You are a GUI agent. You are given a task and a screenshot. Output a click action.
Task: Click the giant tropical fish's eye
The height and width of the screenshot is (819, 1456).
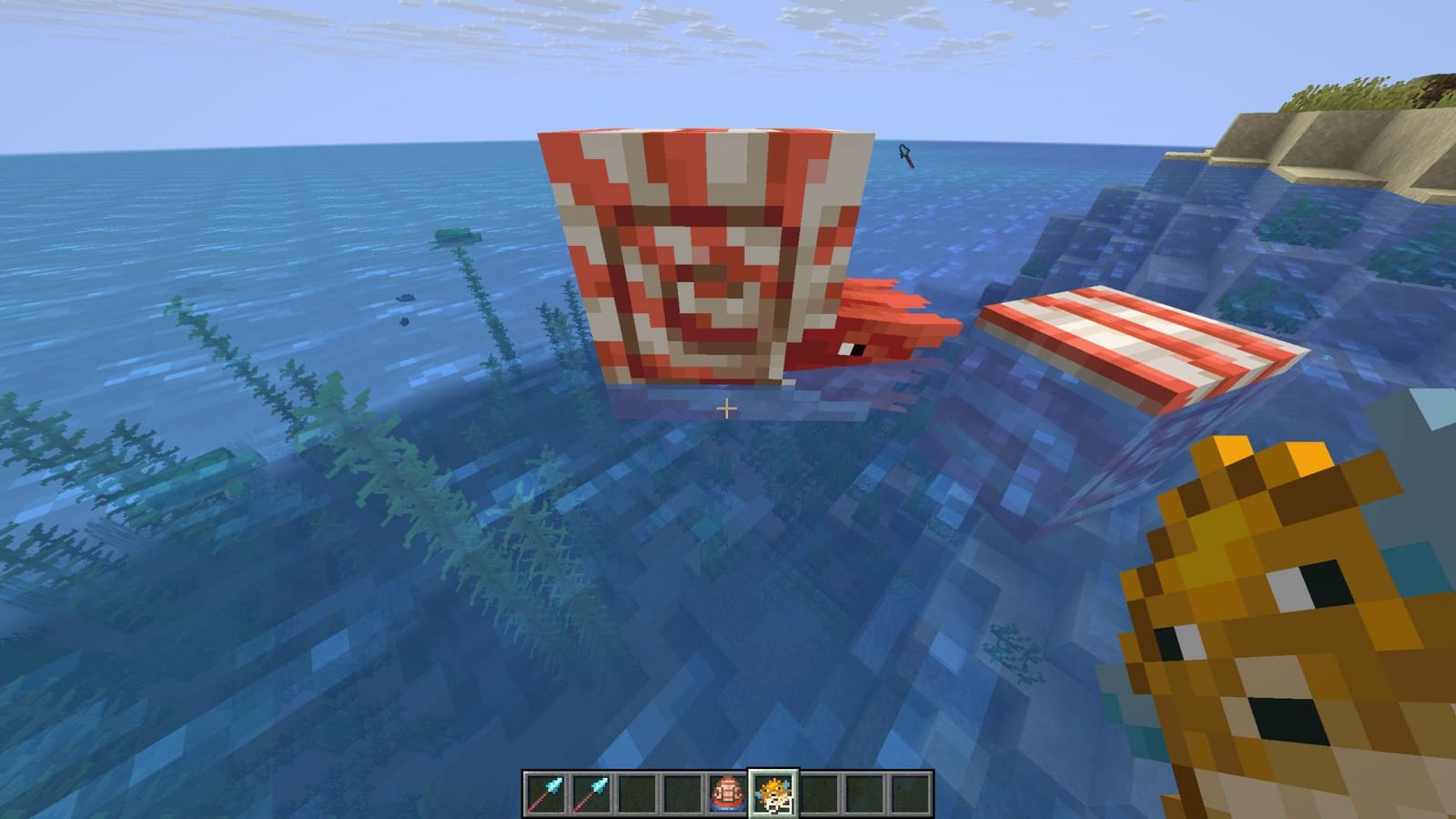pos(853,350)
